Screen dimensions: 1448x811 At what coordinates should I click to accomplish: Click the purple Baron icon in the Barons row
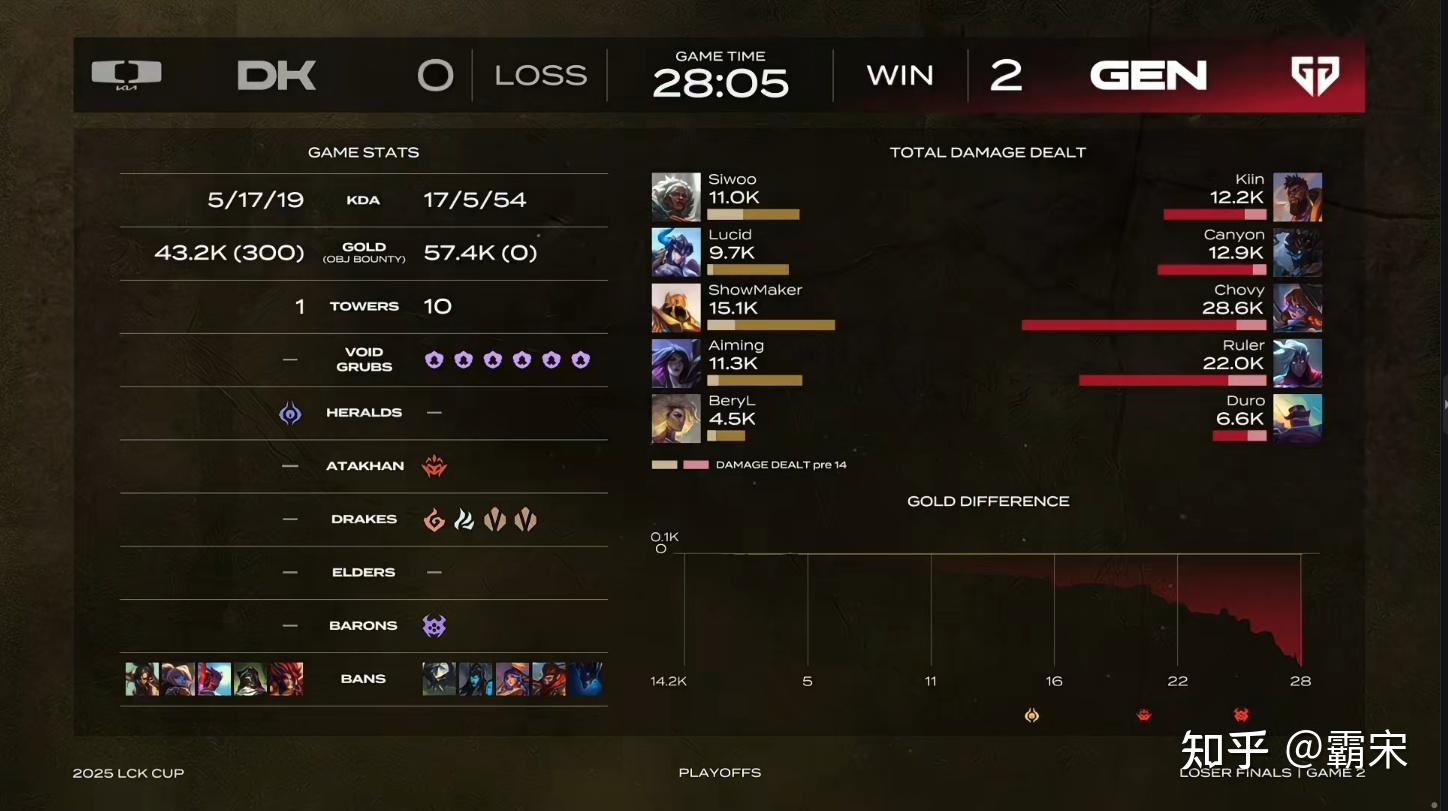(434, 626)
